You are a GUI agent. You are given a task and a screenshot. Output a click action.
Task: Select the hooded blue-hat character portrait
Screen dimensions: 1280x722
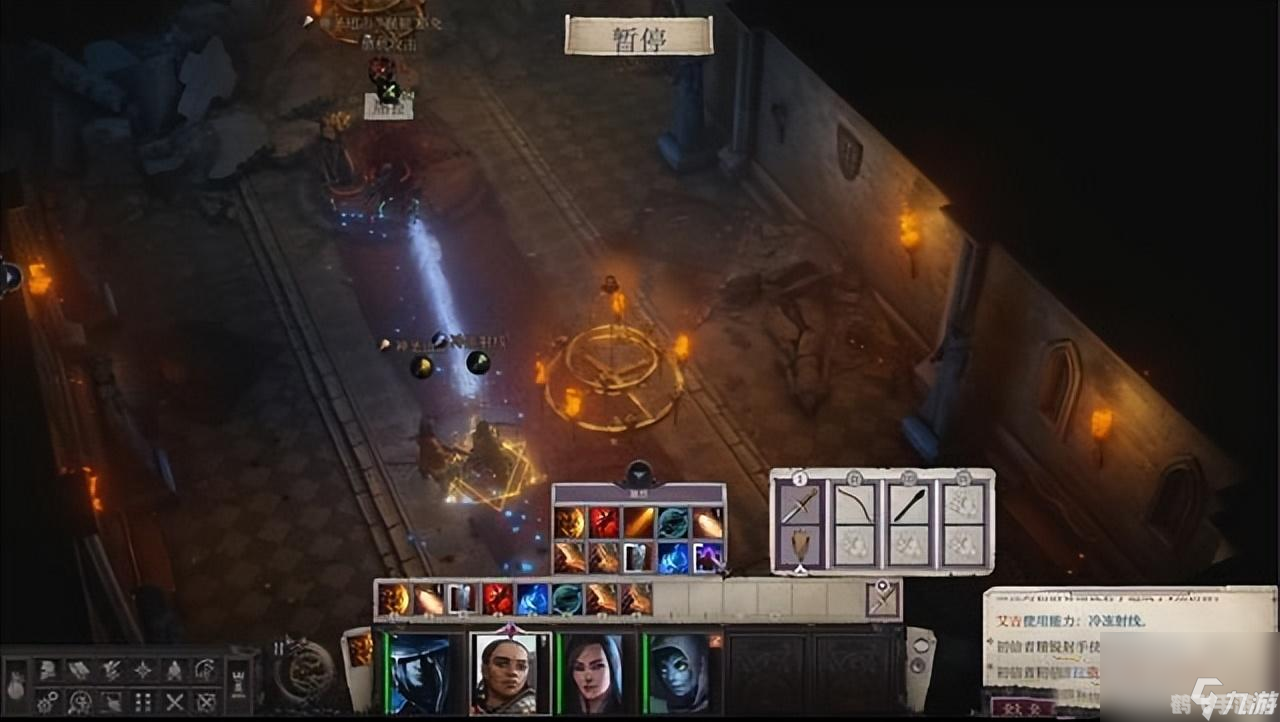tap(420, 671)
